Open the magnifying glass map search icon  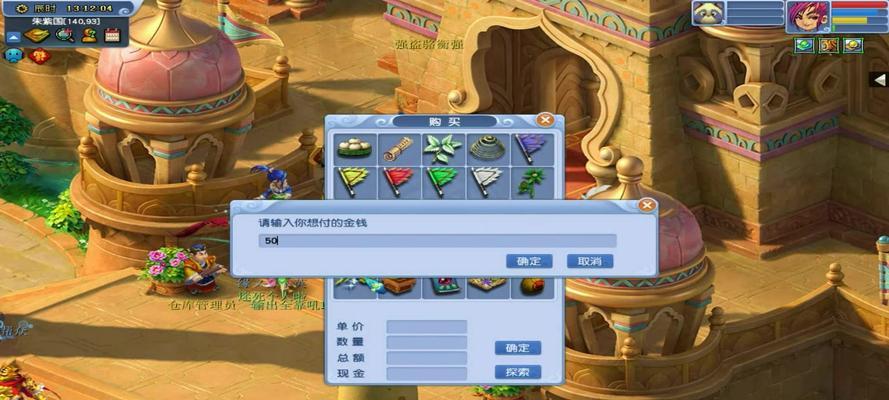coord(63,35)
